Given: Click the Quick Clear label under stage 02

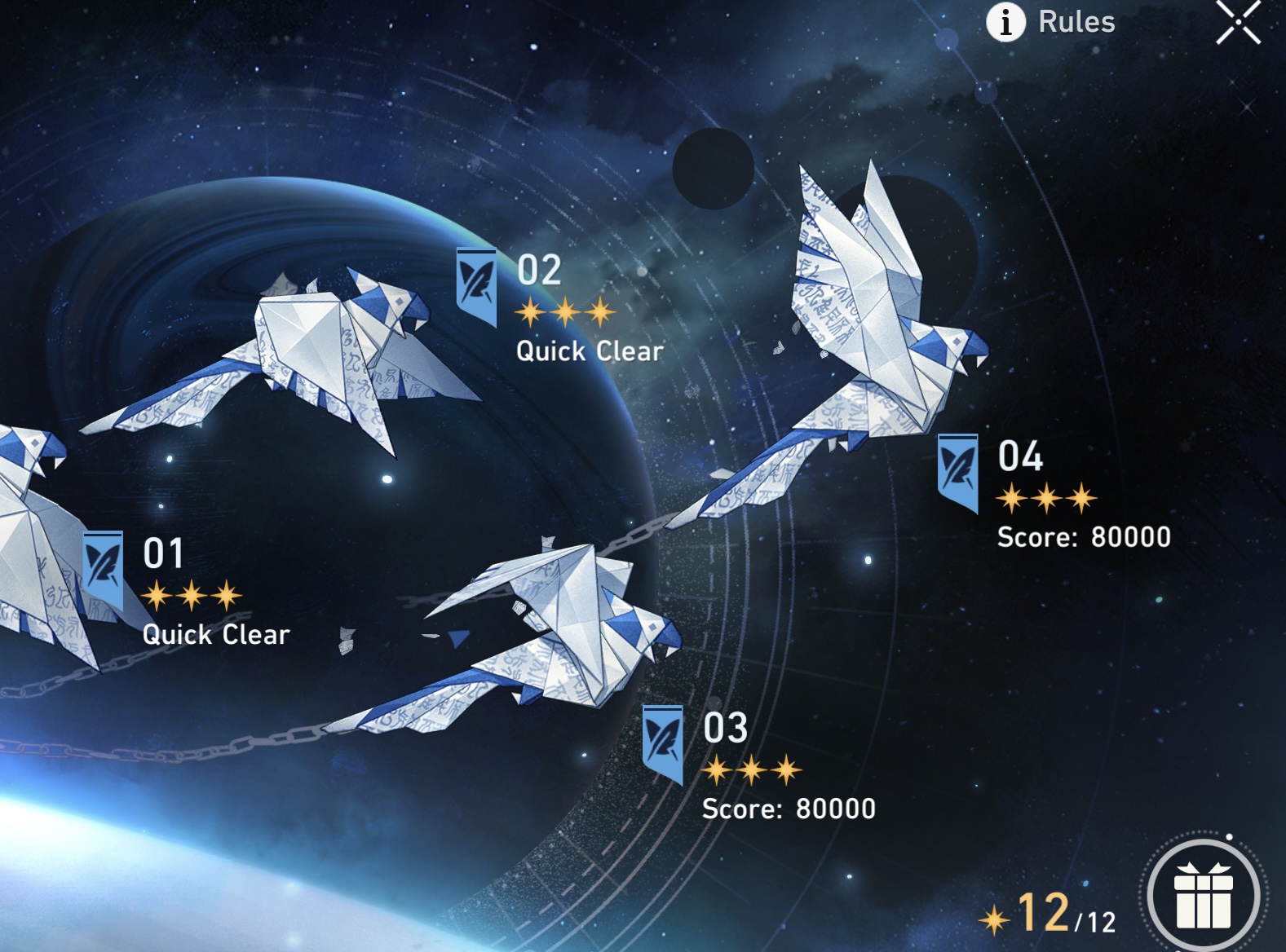Looking at the screenshot, I should pos(587,352).
